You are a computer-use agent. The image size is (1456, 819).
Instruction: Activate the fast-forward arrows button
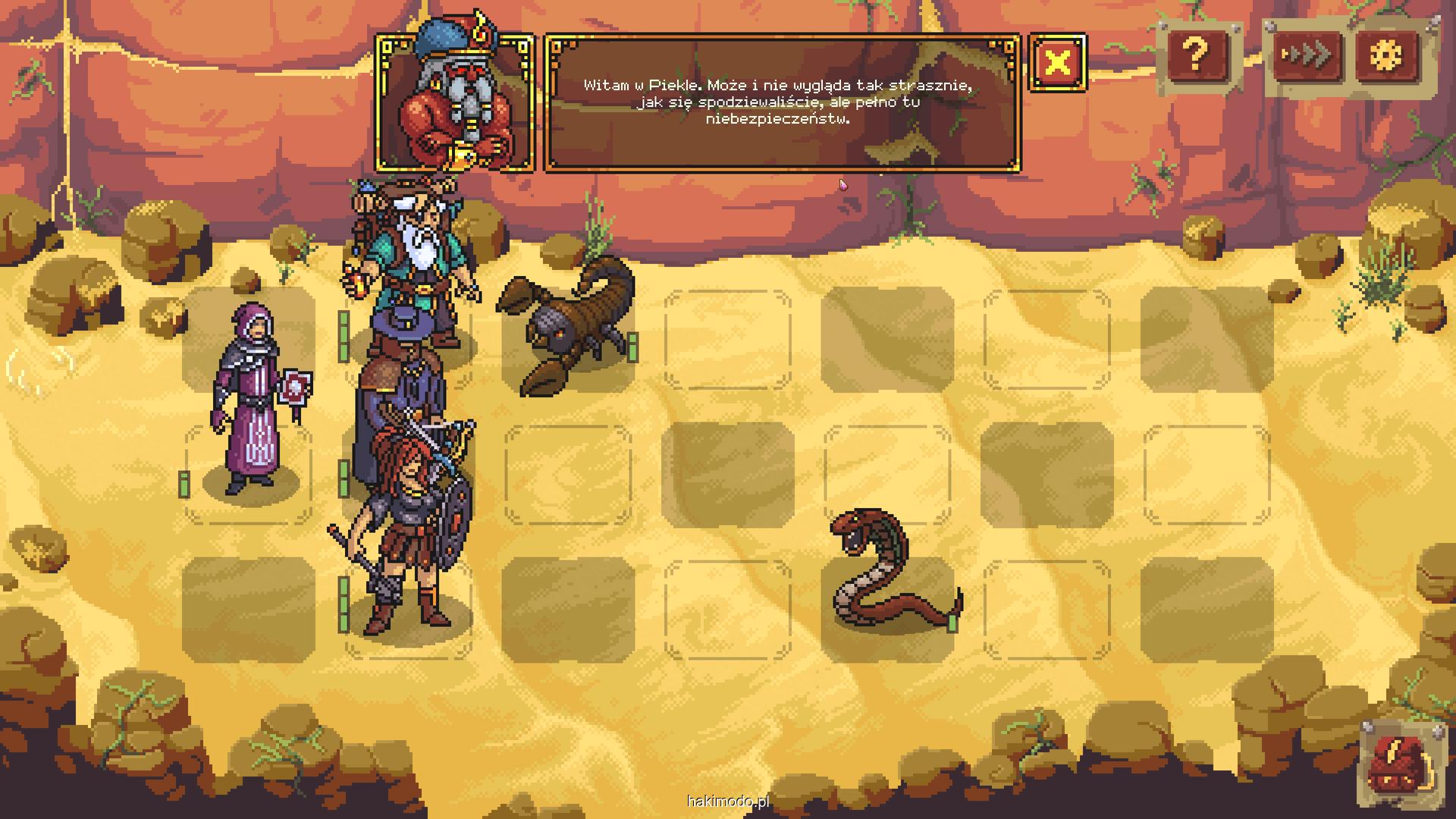[x=1306, y=55]
